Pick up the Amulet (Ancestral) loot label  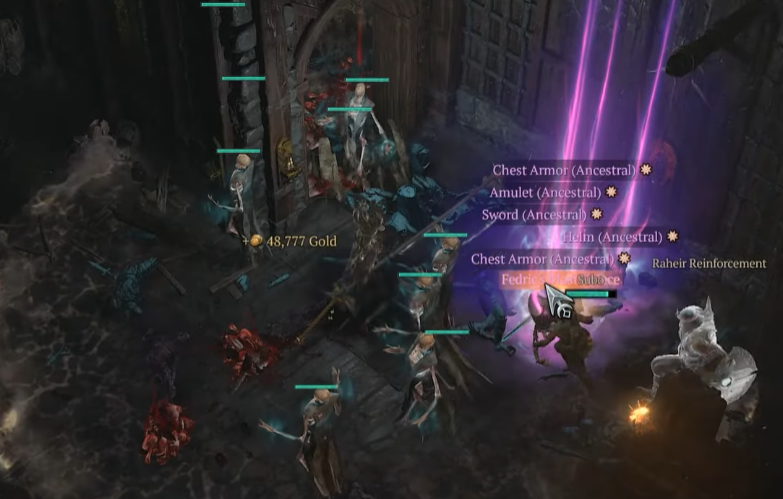point(545,192)
